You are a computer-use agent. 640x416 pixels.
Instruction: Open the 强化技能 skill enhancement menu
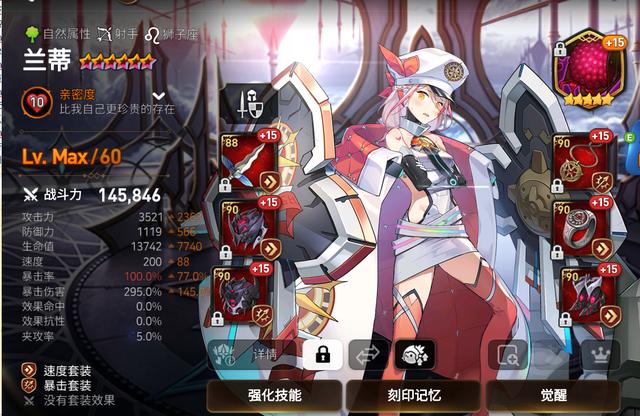tap(273, 395)
